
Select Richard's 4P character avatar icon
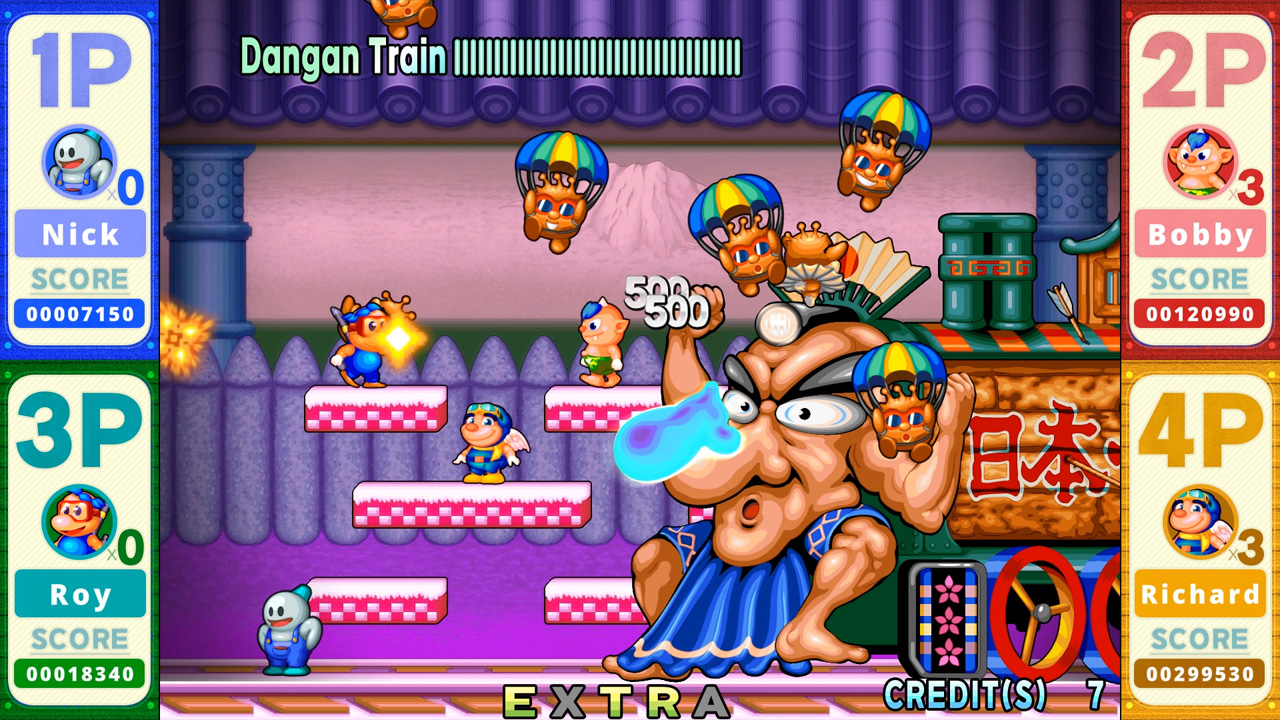tap(1200, 520)
